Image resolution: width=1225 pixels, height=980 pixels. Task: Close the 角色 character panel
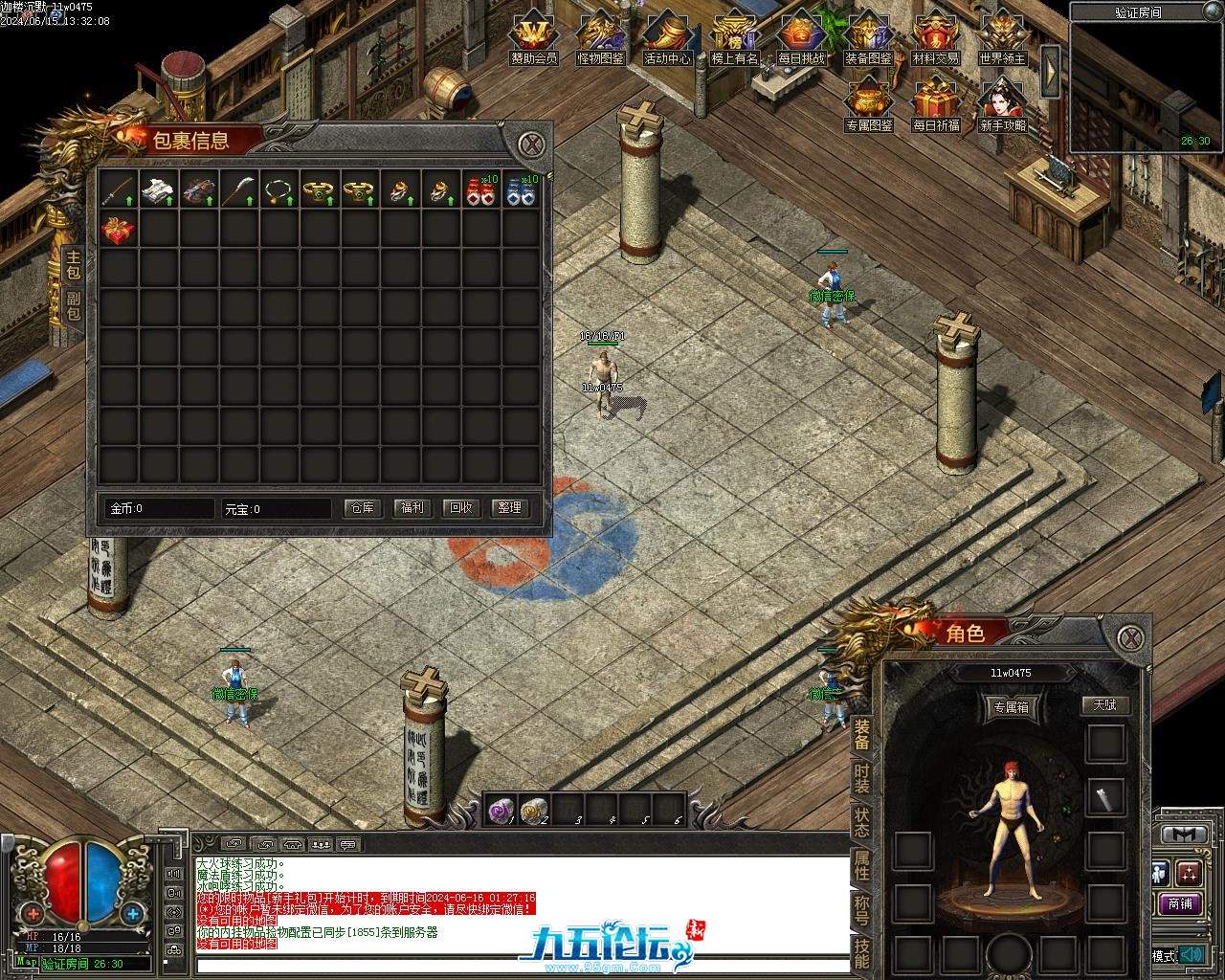(x=1131, y=638)
